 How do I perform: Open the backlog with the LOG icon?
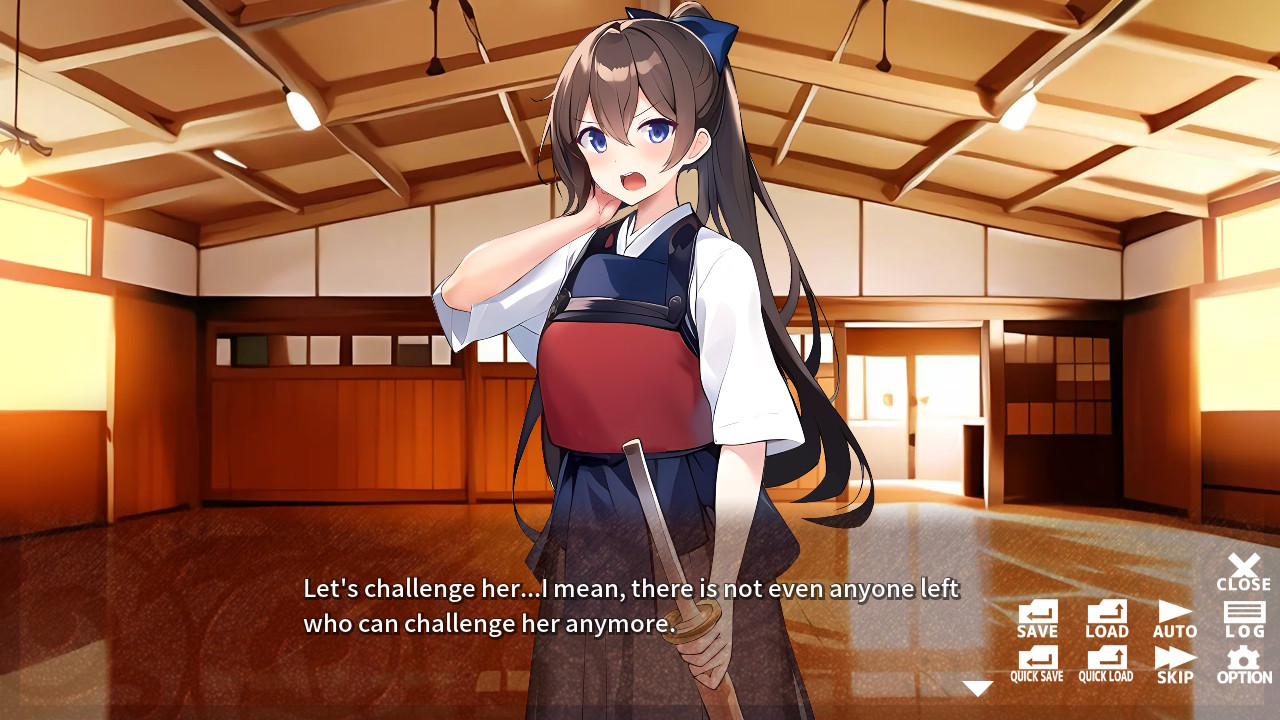pyautogui.click(x=1242, y=614)
